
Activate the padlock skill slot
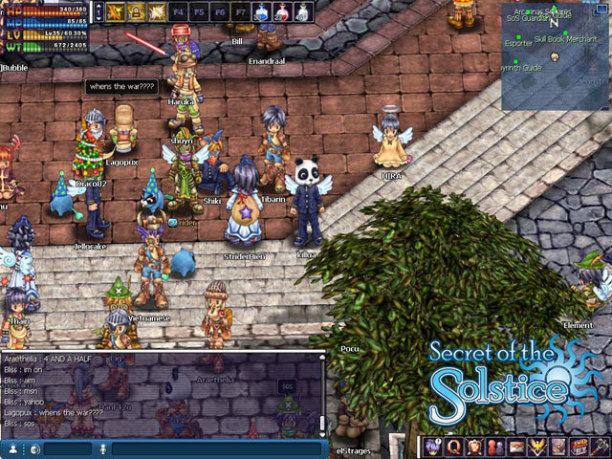[137, 12]
